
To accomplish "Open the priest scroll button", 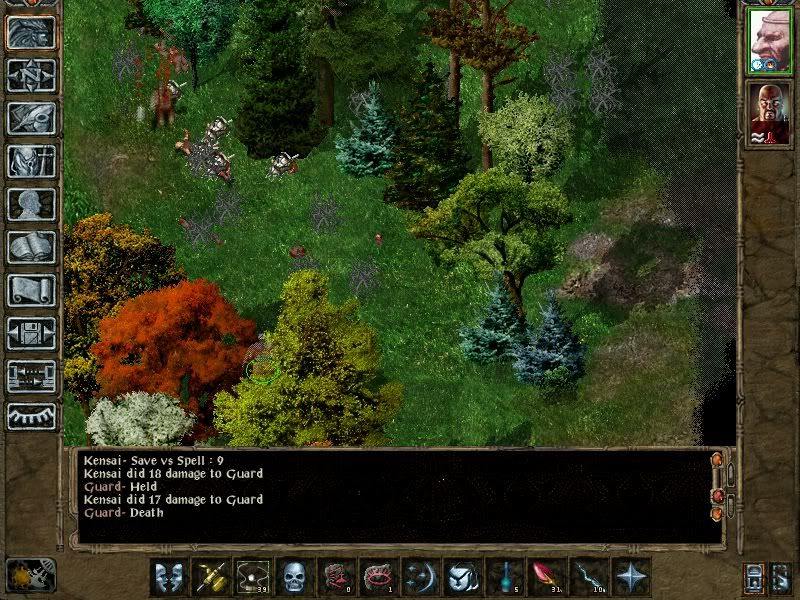I will 31,290.
